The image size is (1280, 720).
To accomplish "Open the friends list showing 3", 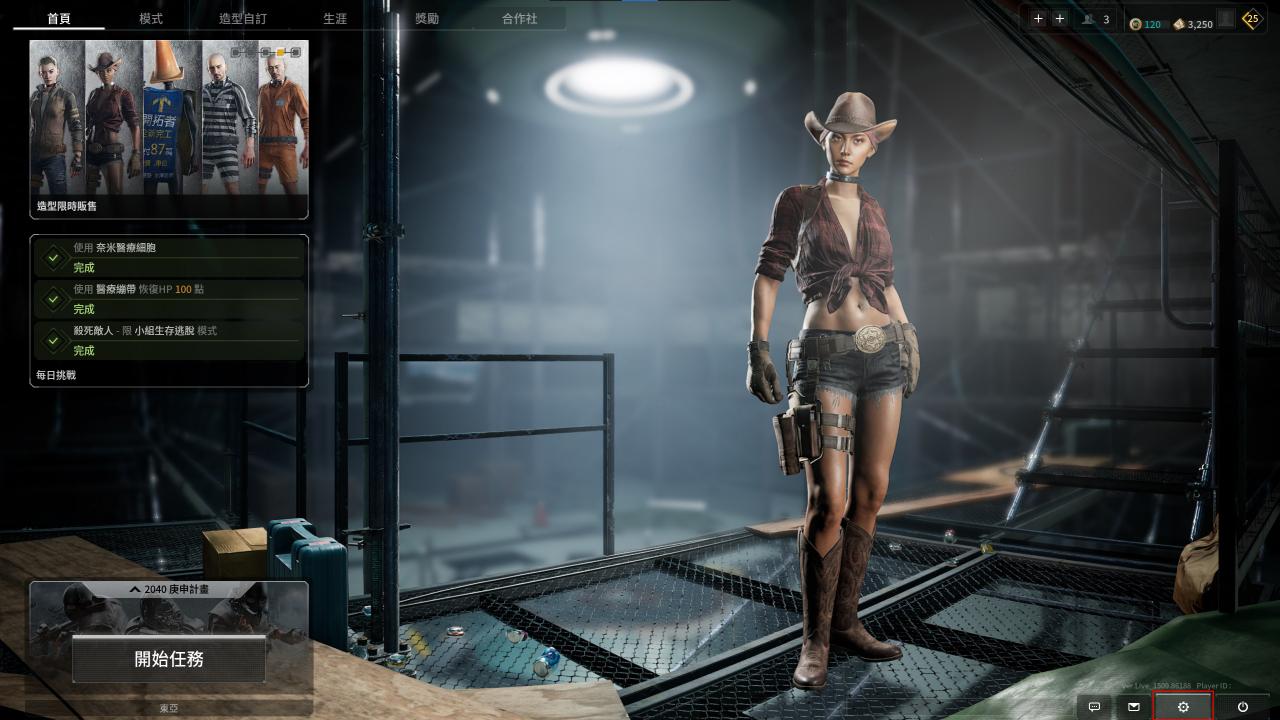I will pyautogui.click(x=1096, y=19).
